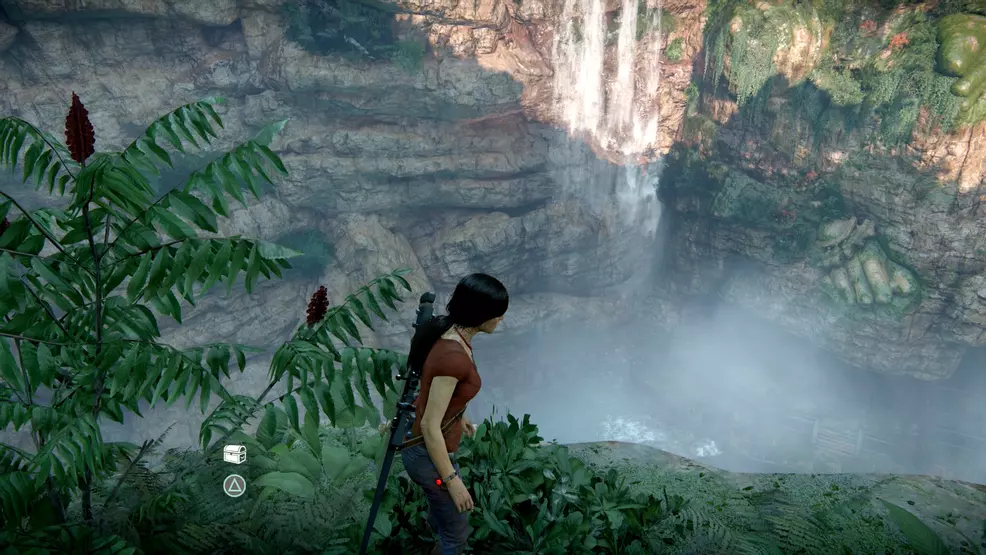
Task: Select the treasure chest interaction icon
Action: (x=234, y=454)
